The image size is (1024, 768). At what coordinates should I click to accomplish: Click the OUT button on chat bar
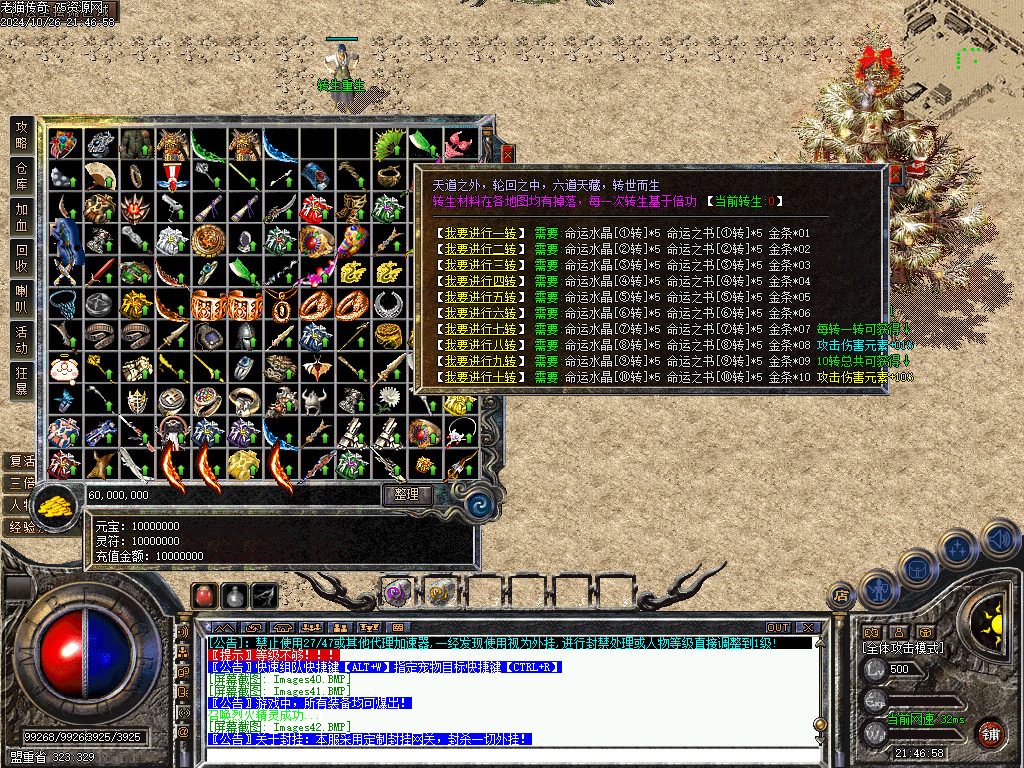pyautogui.click(x=778, y=628)
